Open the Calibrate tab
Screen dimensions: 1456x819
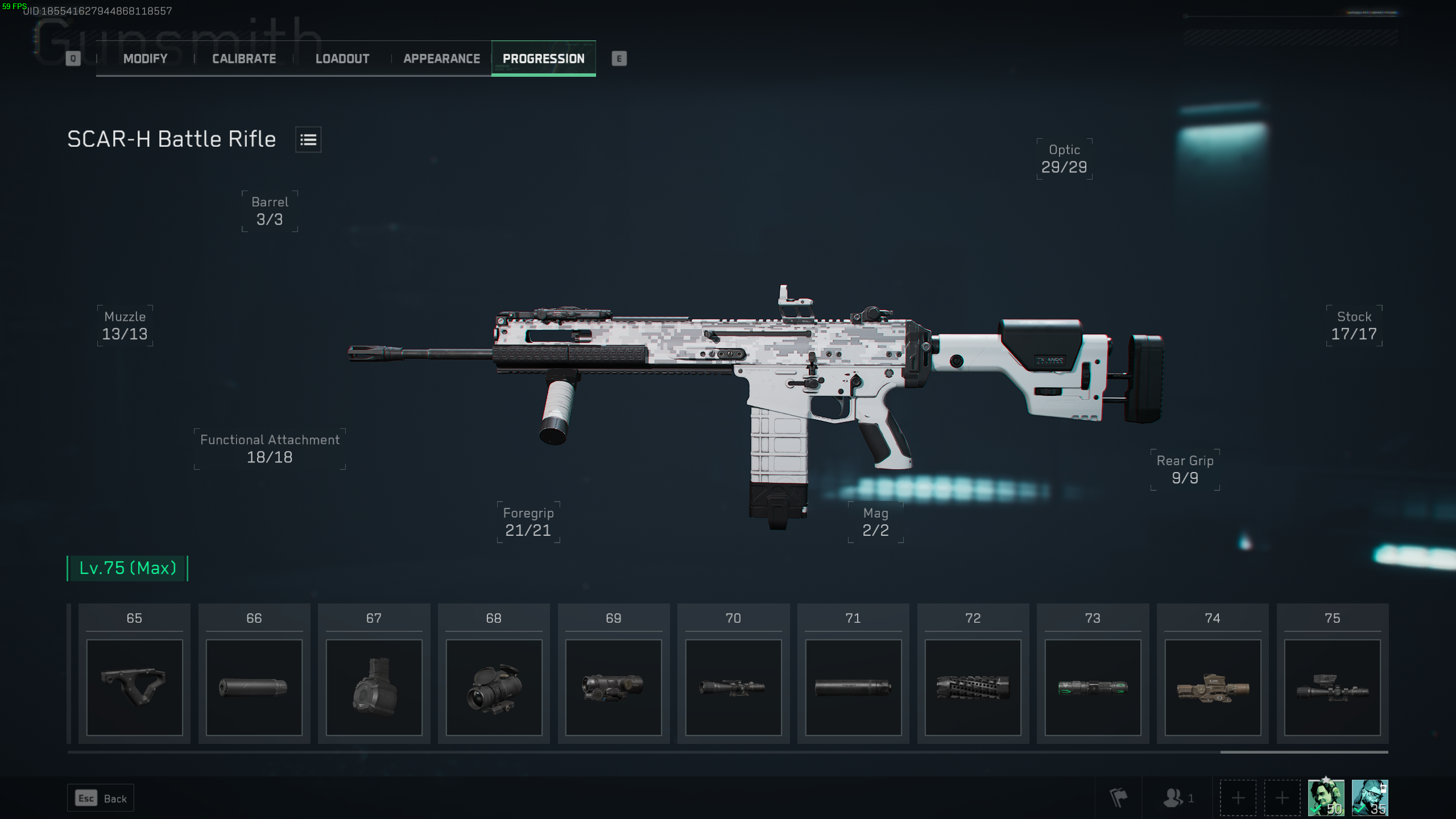(243, 58)
